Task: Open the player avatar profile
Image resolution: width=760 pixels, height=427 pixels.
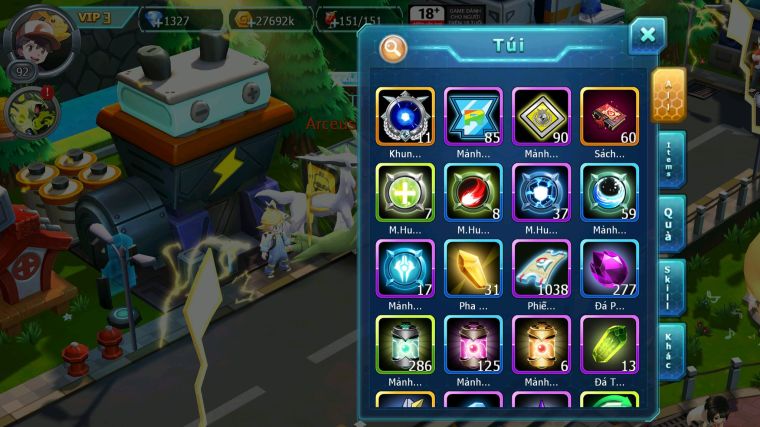Action: pos(40,40)
